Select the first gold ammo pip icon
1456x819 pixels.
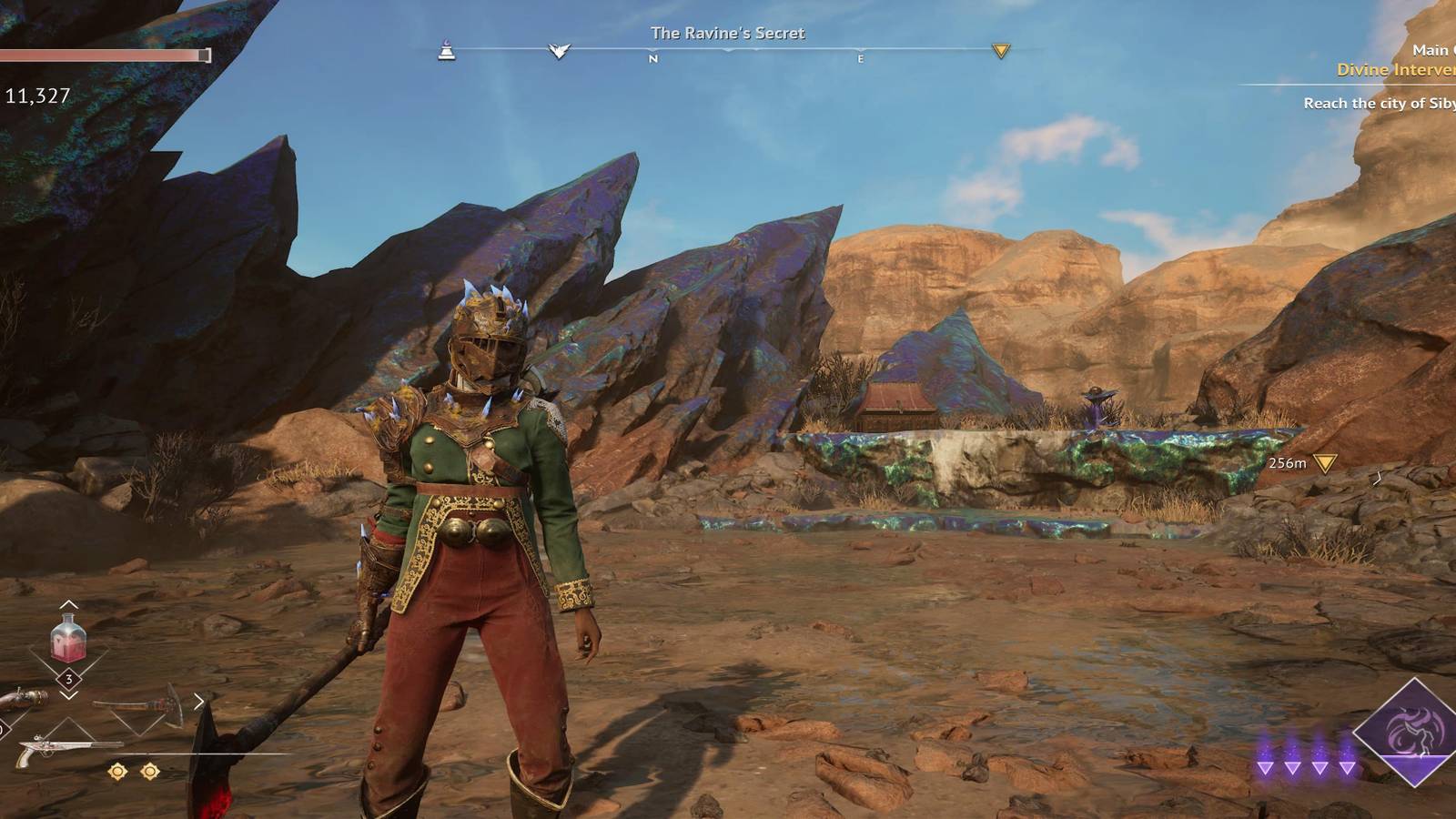116,769
